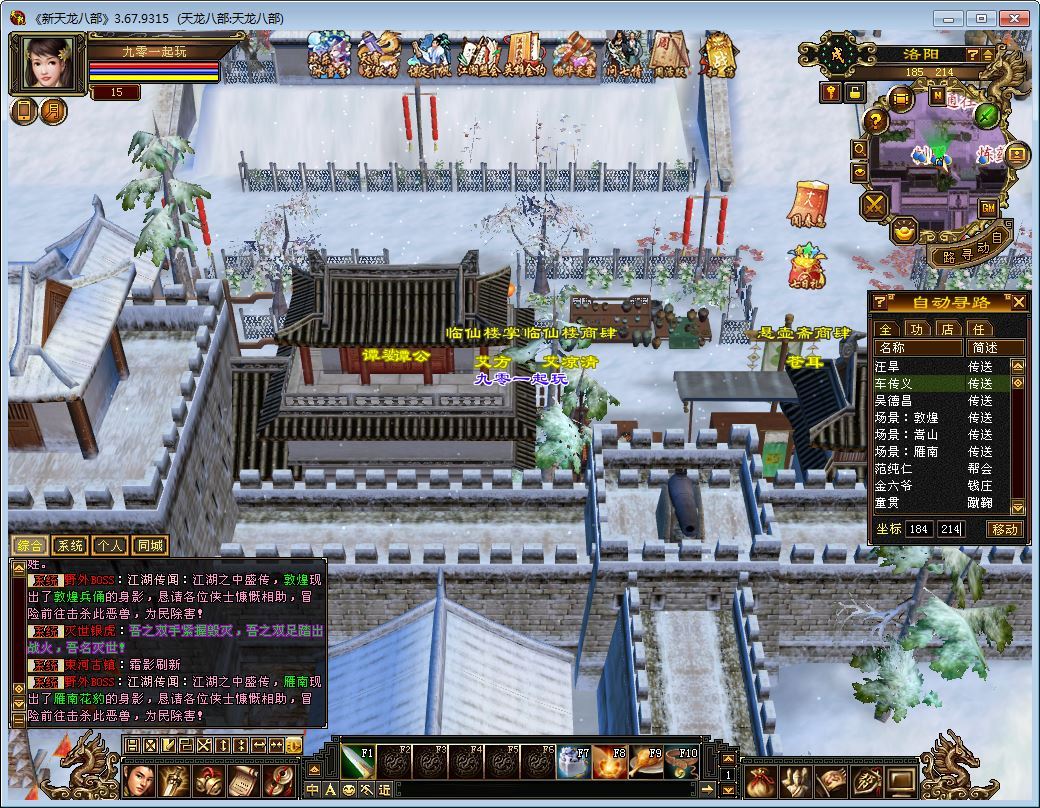Open the 任 quest tab
1040x808 pixels.
pos(978,328)
